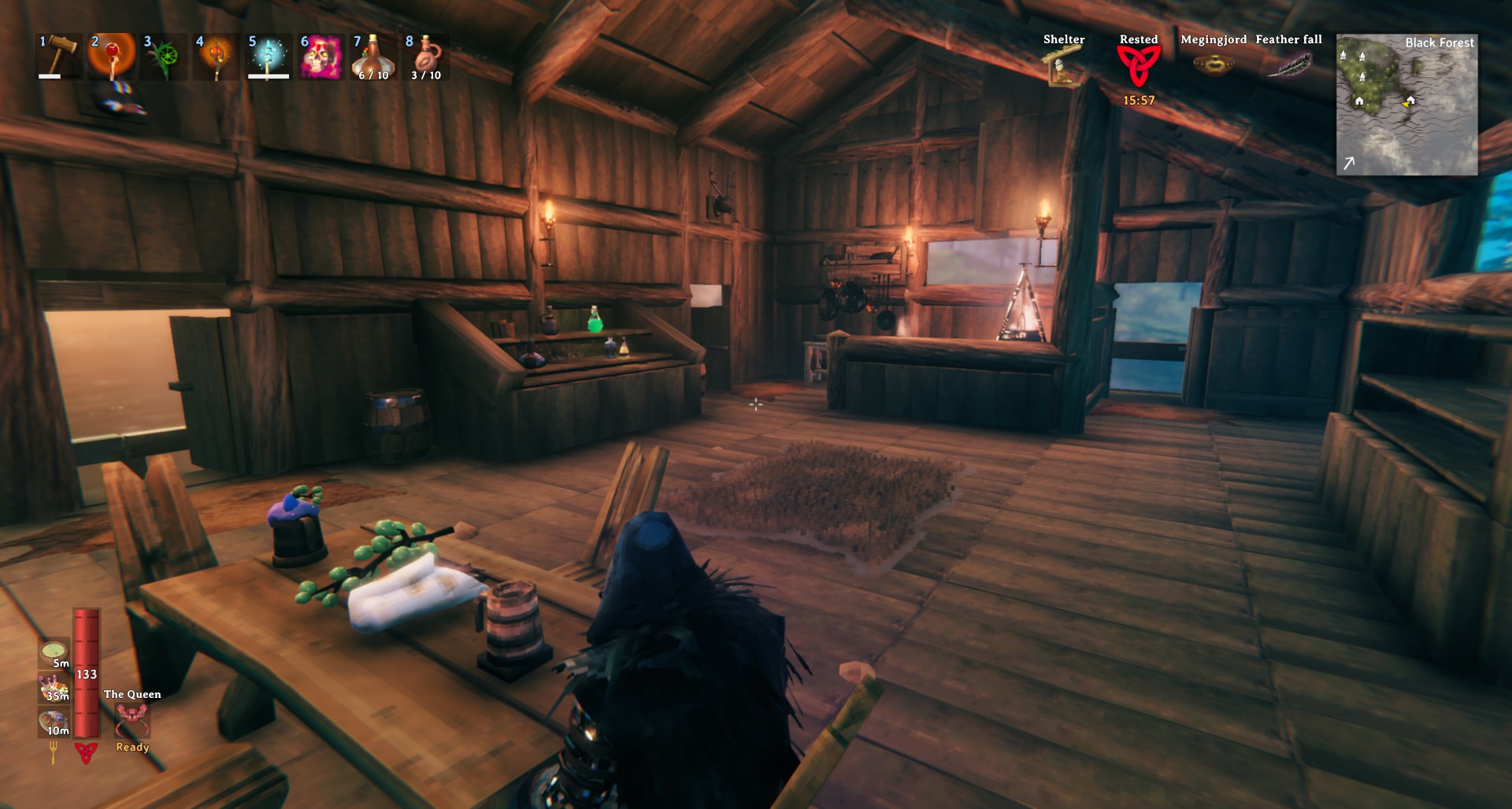Click the green soup food icon

(54, 651)
